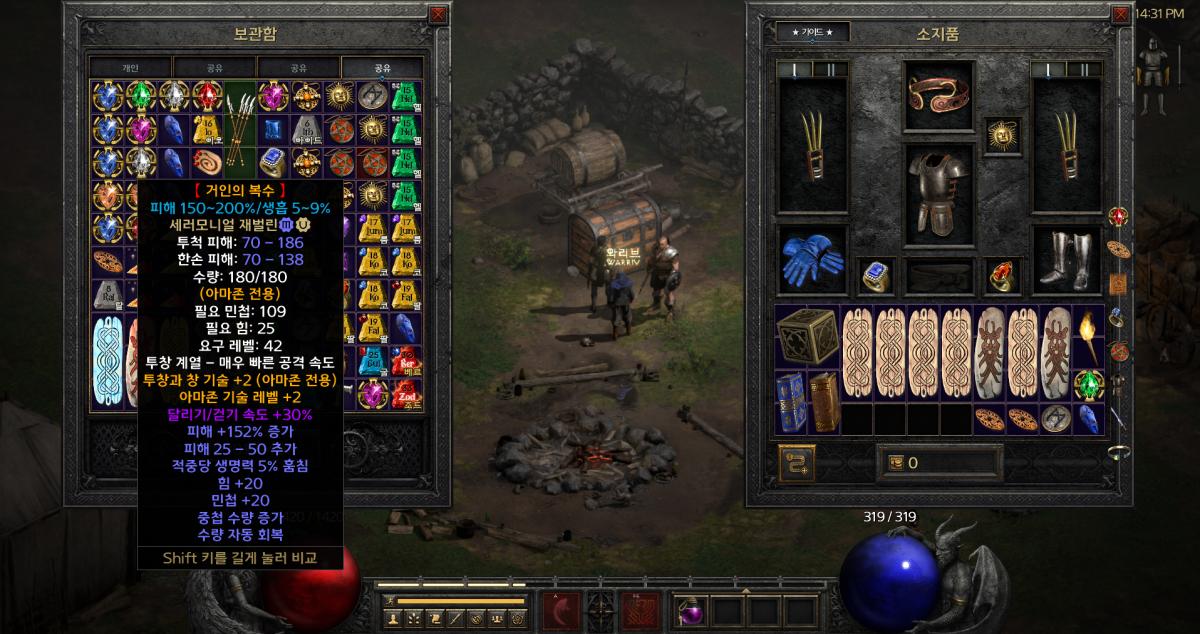Select the sun amulet slot

coord(1001,134)
